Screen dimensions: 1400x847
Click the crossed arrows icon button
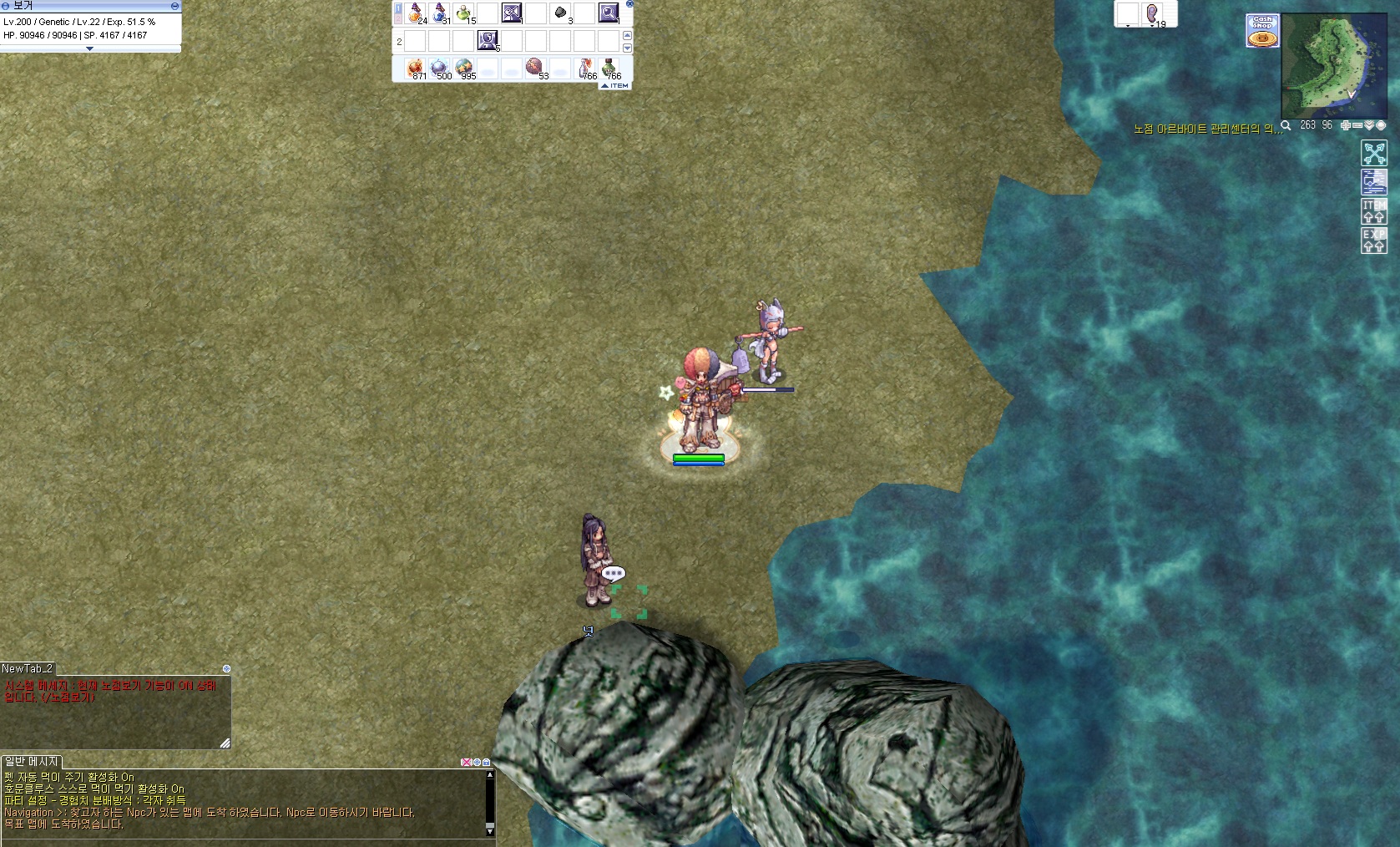[1374, 154]
